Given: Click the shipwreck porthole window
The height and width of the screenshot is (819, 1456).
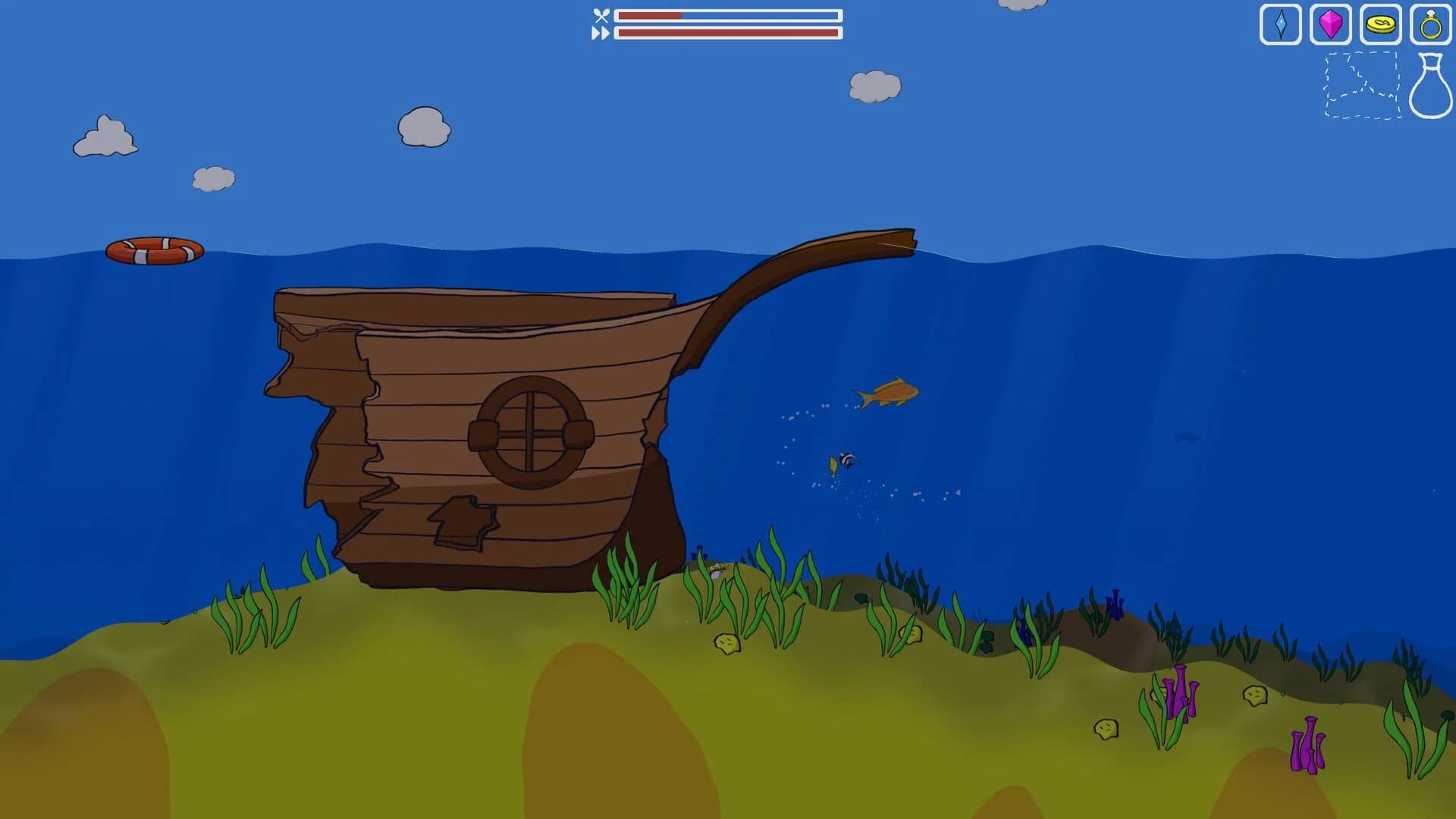Looking at the screenshot, I should coord(529,432).
